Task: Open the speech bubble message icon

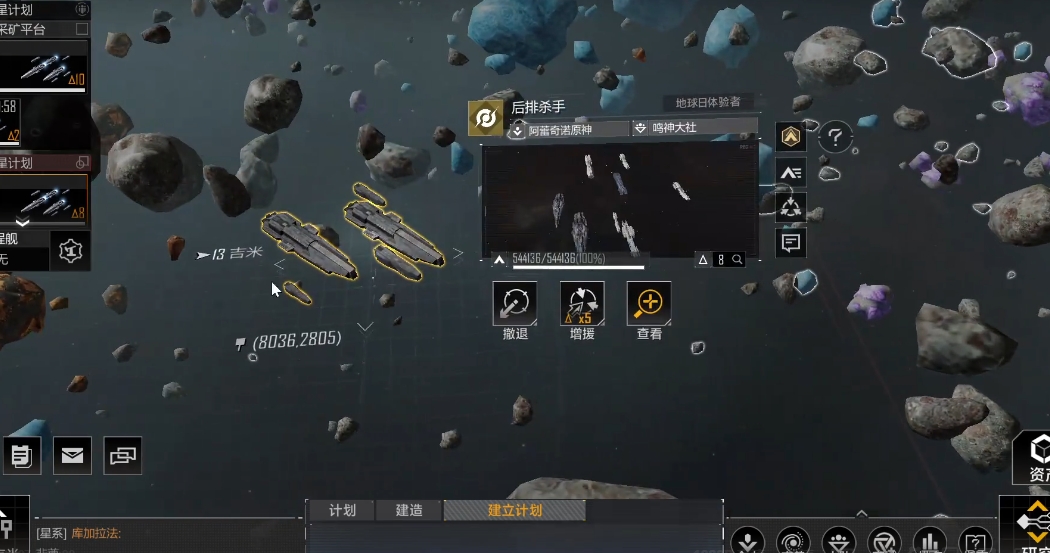Action: [x=791, y=242]
